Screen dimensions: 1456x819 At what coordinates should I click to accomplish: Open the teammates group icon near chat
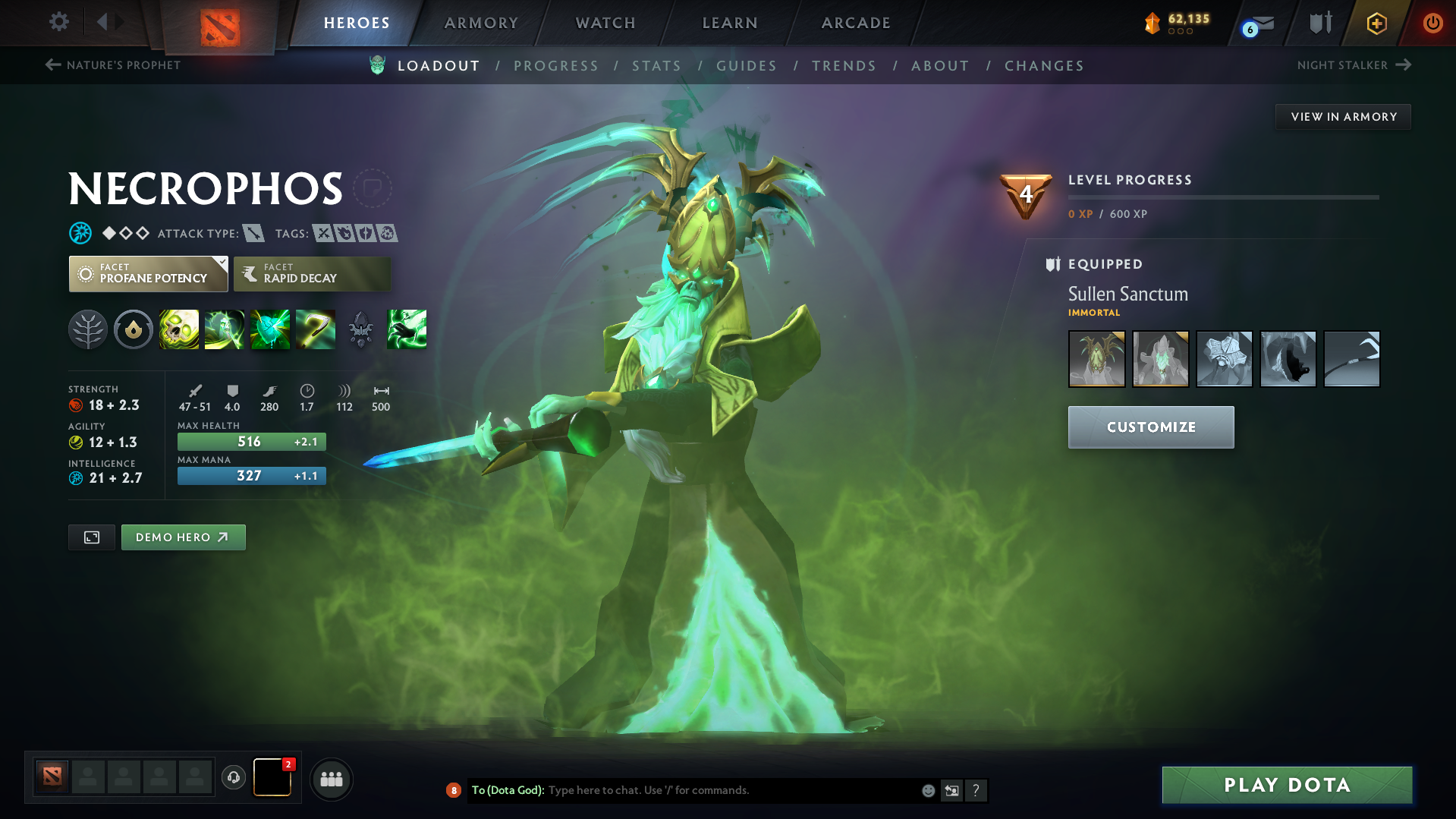point(332,779)
